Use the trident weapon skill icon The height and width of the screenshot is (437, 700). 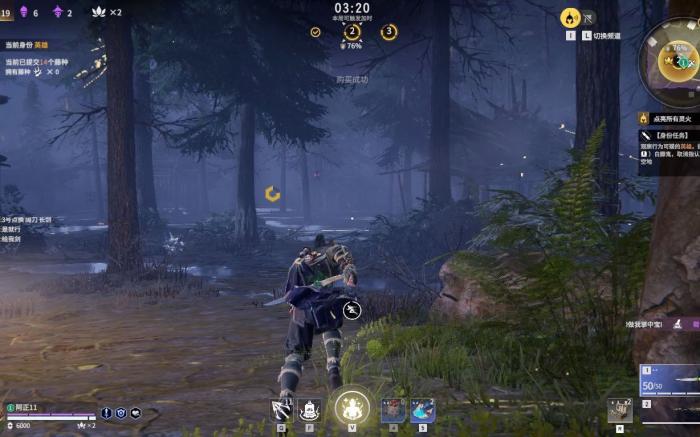tap(281, 408)
